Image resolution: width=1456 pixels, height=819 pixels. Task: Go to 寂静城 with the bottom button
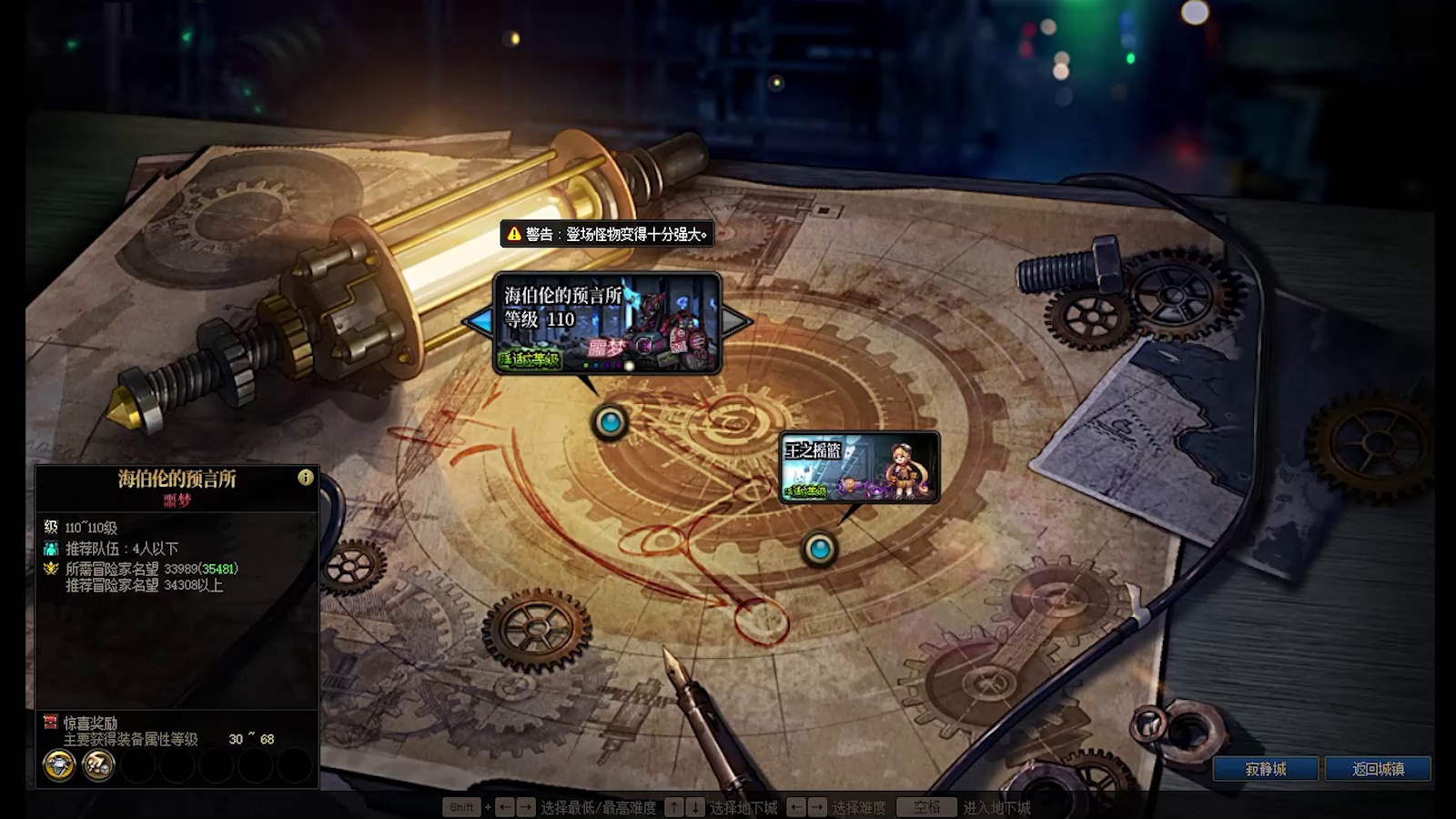pos(1265,769)
